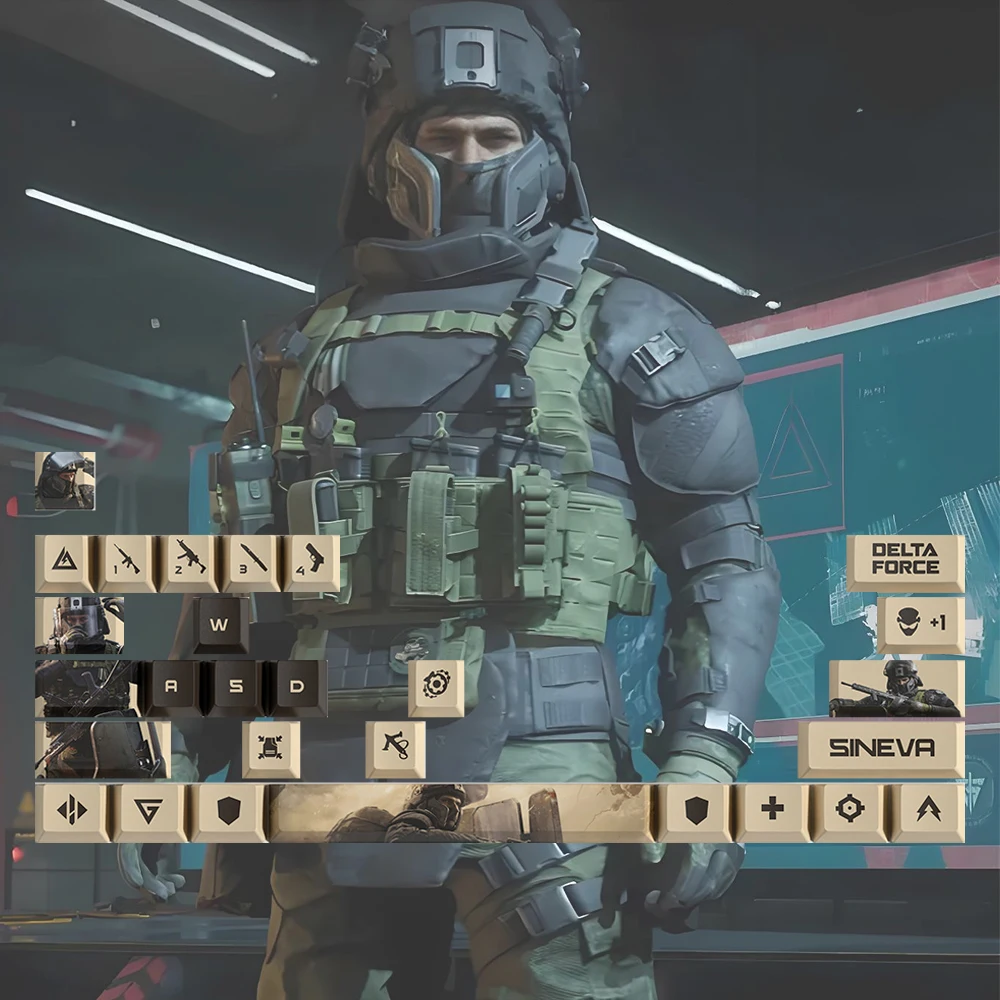Click the dark D key
The width and height of the screenshot is (1000, 1000).
296,688
